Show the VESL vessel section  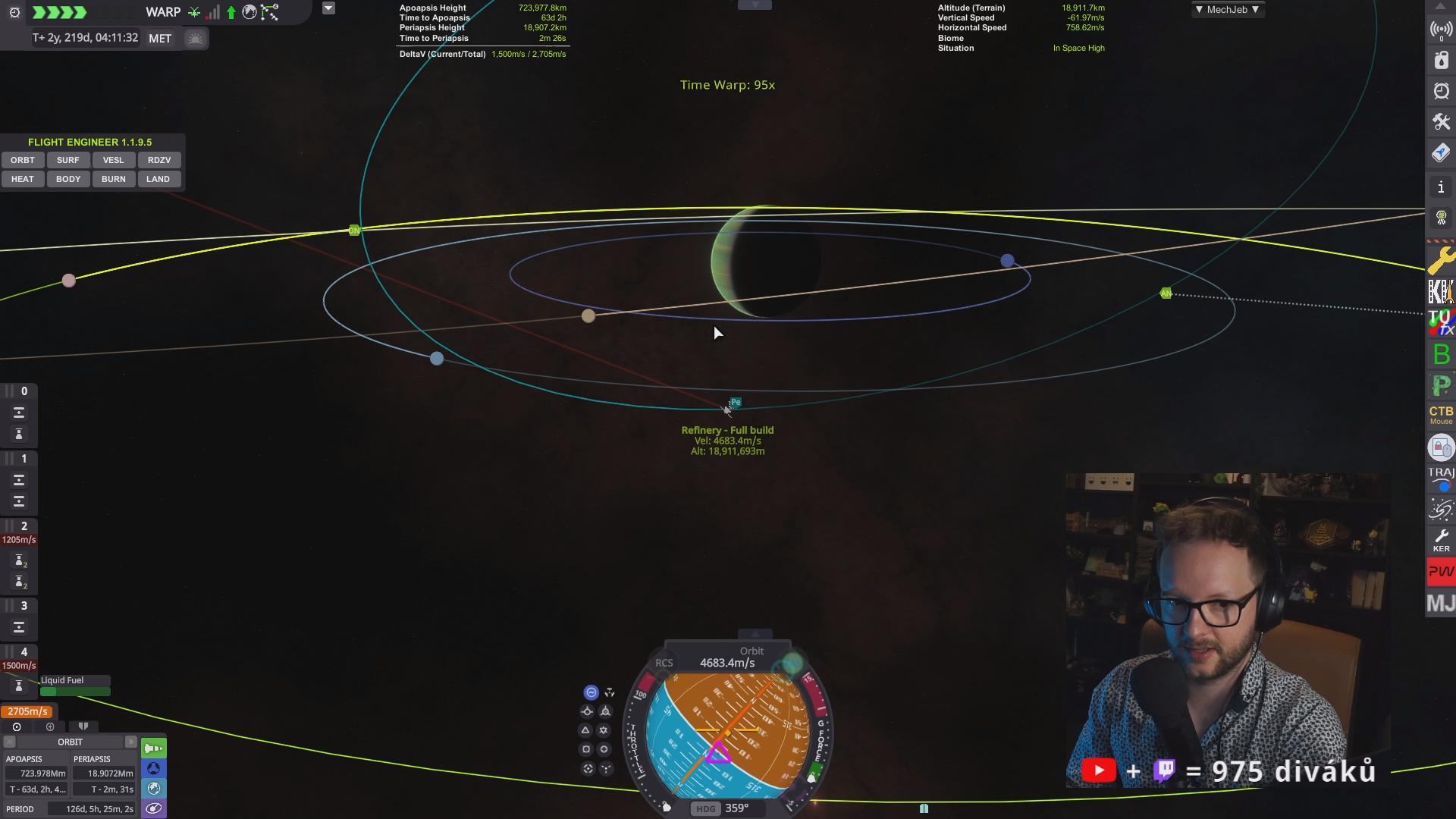113,160
